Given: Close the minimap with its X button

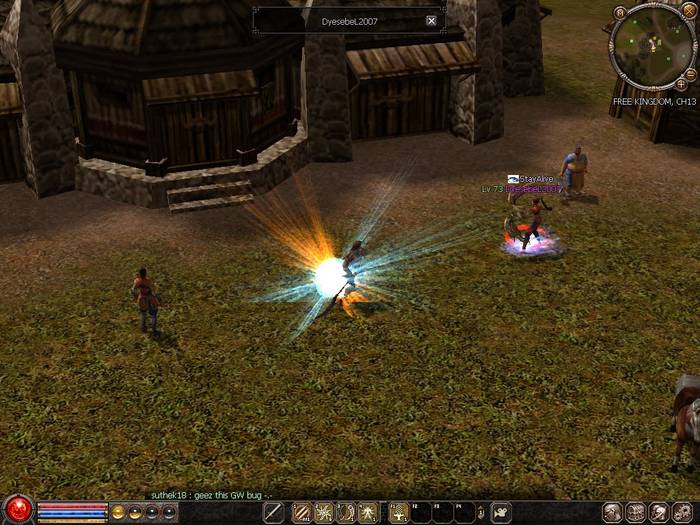Looking at the screenshot, I should coord(688,10).
